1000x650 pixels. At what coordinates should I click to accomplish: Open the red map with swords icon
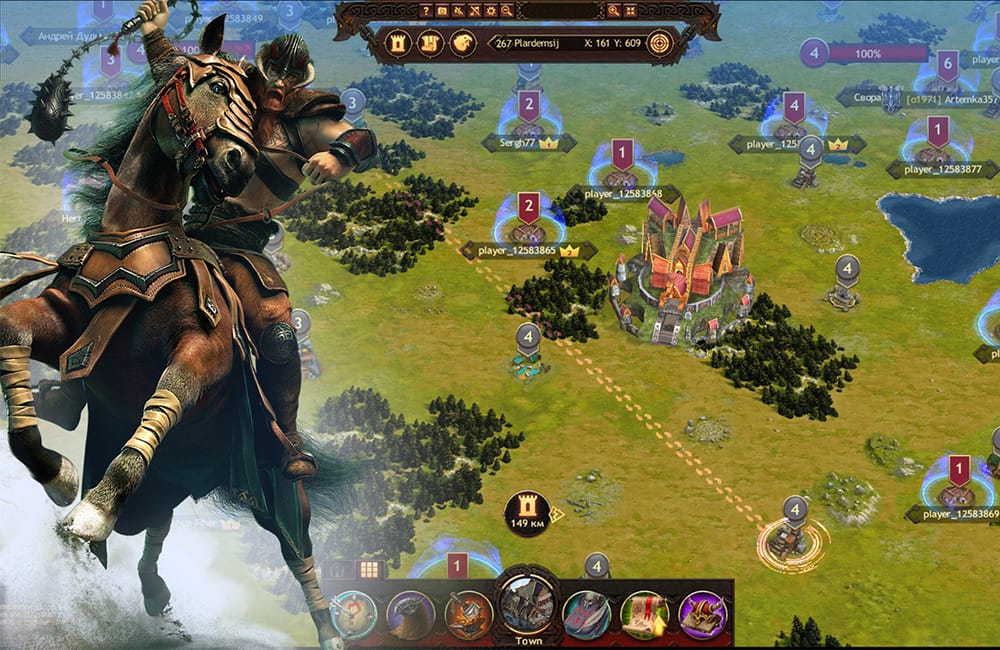tap(351, 614)
